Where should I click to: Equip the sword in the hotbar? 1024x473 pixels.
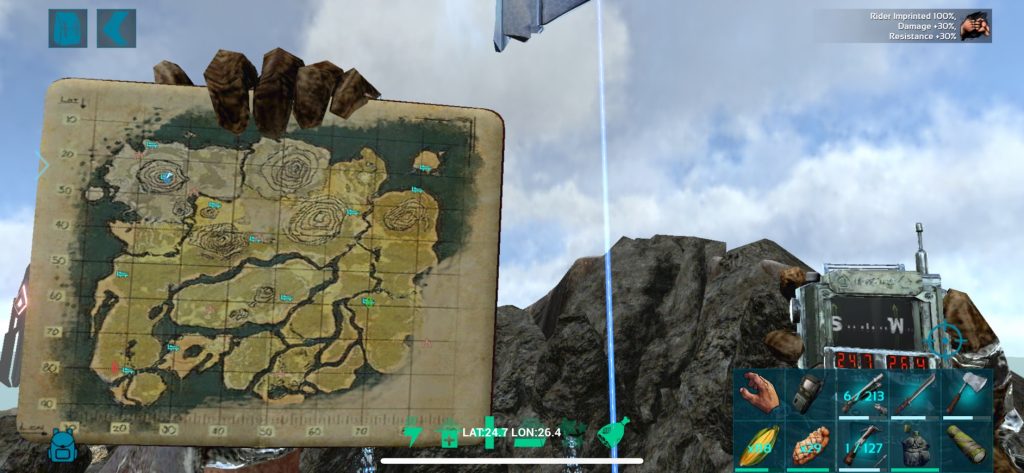tap(915, 393)
